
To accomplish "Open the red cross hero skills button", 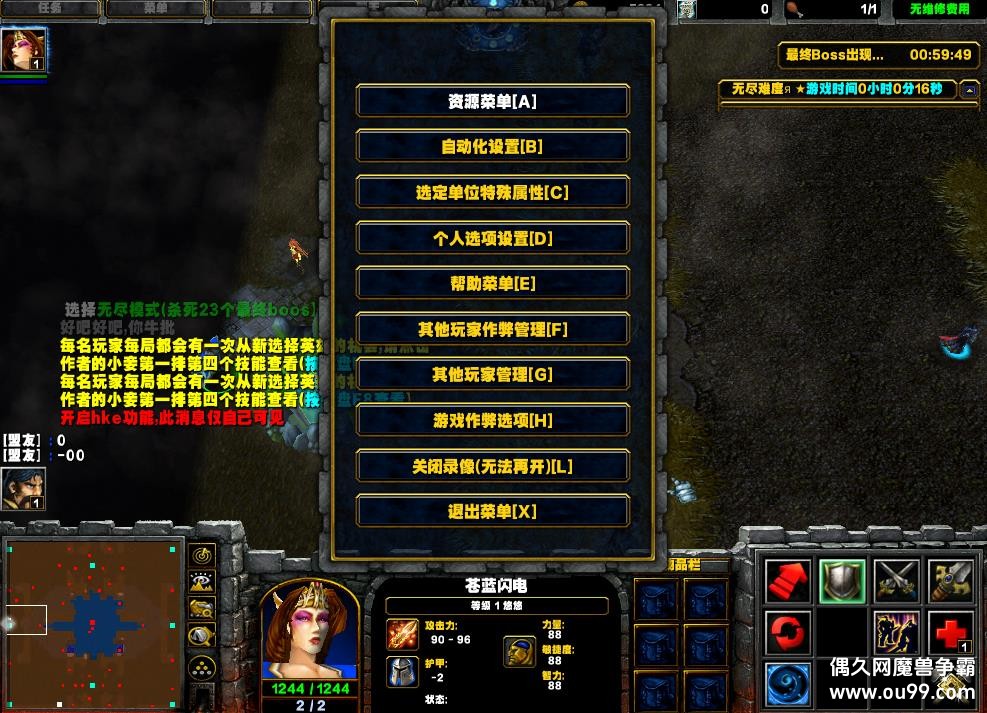I will (x=950, y=633).
